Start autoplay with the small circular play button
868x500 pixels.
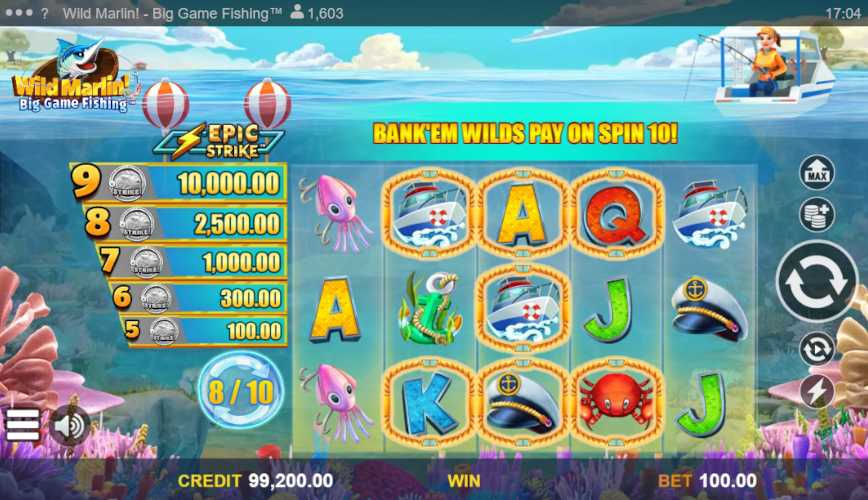pyautogui.click(x=817, y=348)
